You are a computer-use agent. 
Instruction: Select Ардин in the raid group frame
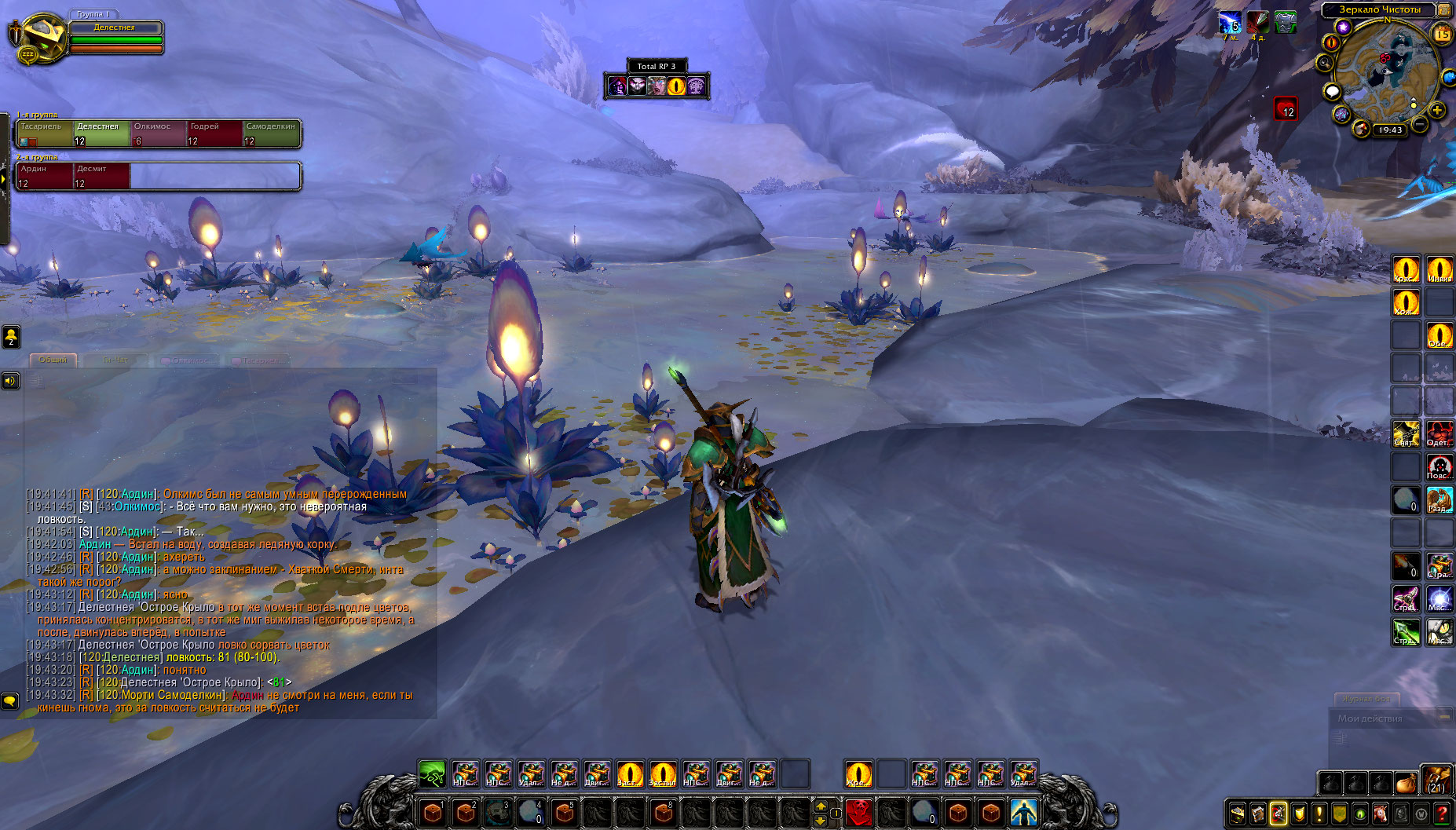[45, 176]
